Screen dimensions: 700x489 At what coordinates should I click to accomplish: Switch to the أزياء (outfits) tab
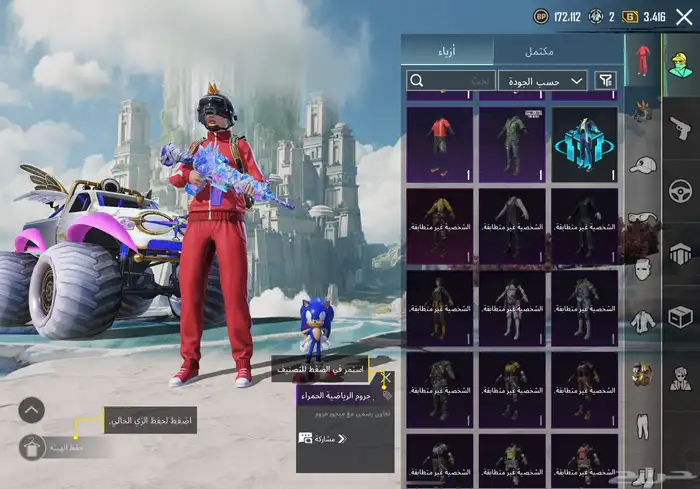447,51
